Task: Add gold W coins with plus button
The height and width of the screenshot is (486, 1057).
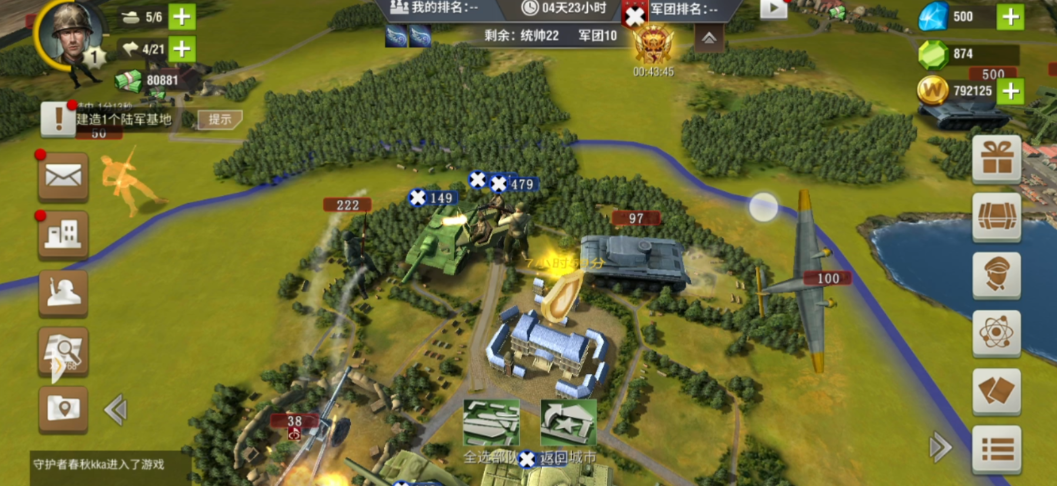Action: tap(1011, 91)
